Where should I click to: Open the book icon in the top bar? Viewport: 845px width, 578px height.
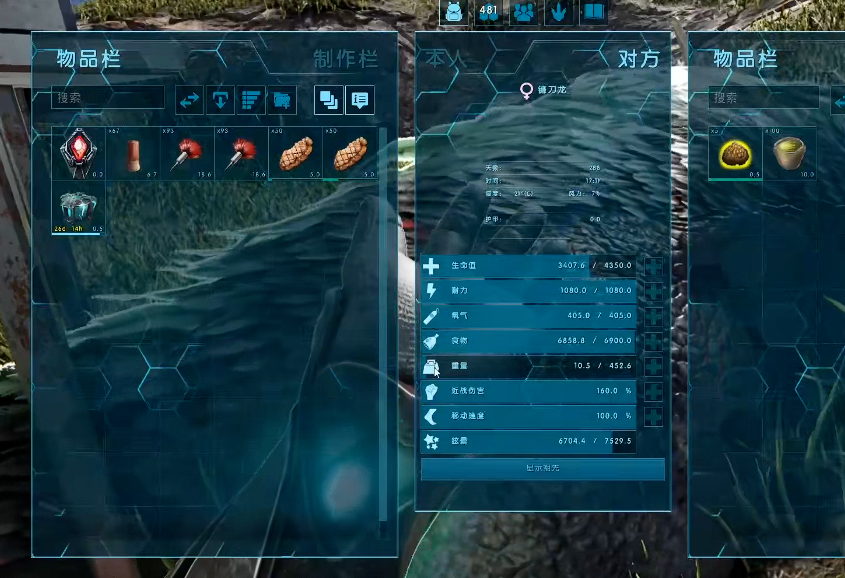(593, 12)
